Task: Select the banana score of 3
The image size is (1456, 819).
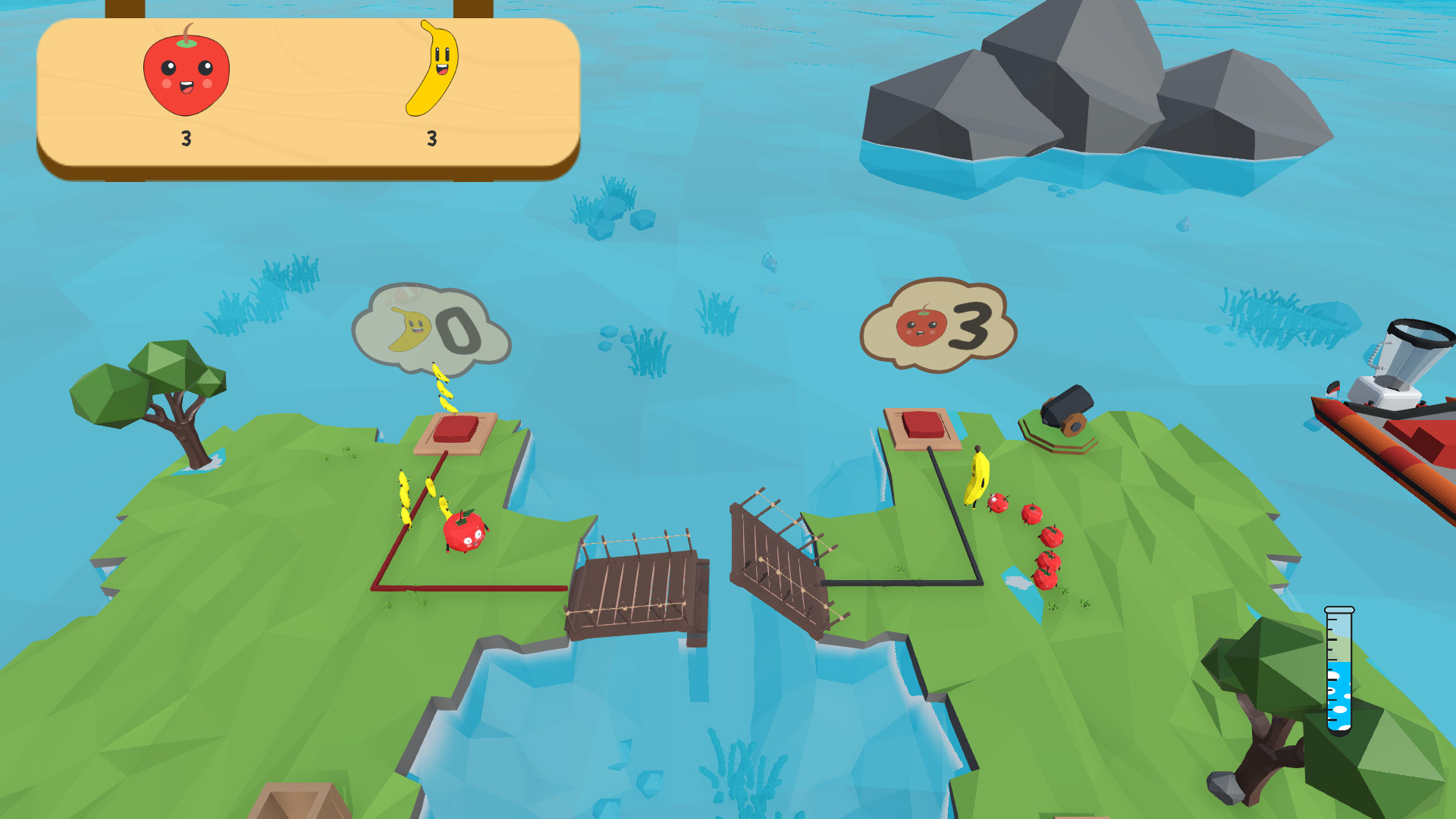Action: click(x=431, y=139)
